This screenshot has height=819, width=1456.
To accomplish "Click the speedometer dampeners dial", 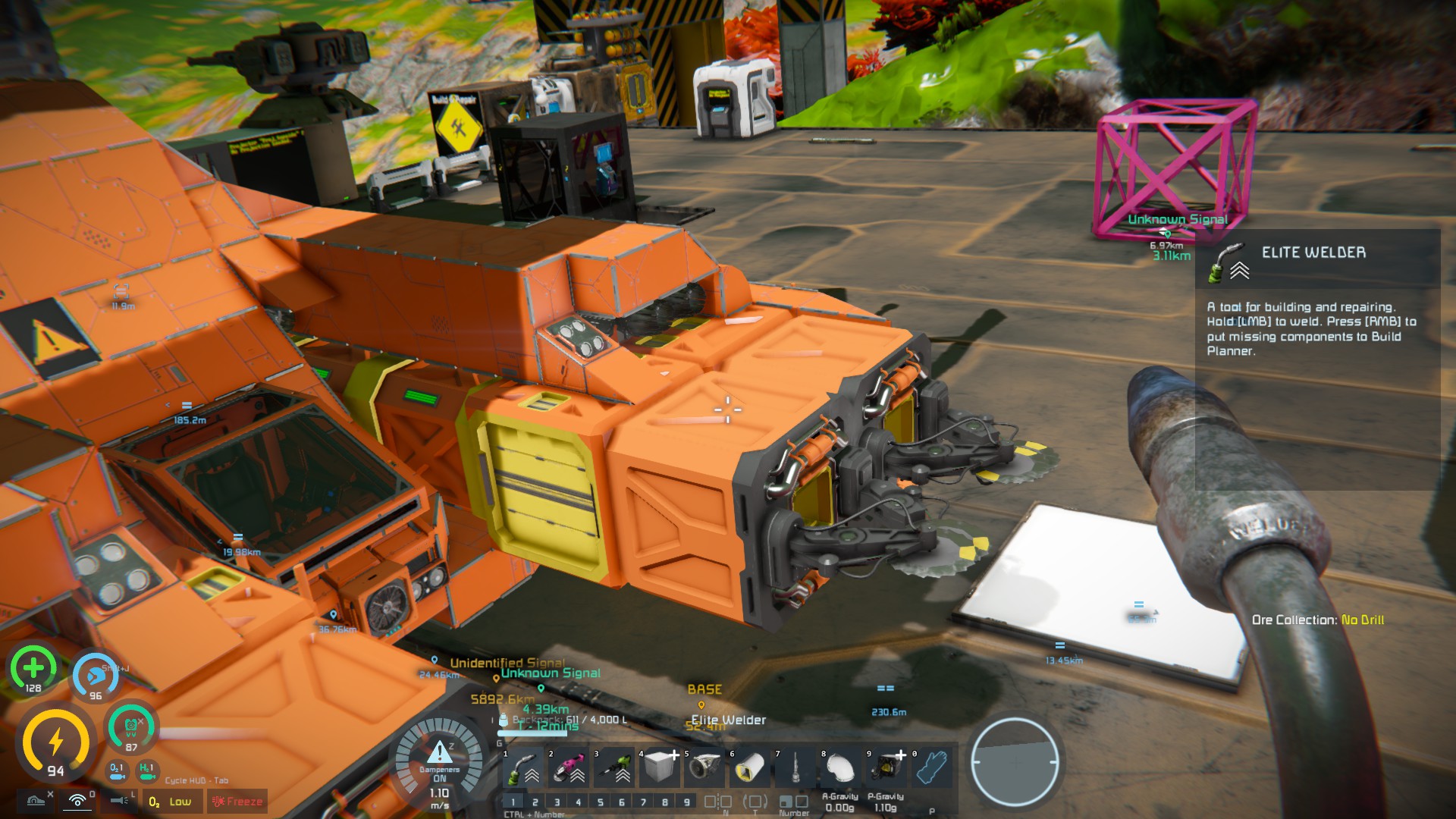I will pos(440,762).
